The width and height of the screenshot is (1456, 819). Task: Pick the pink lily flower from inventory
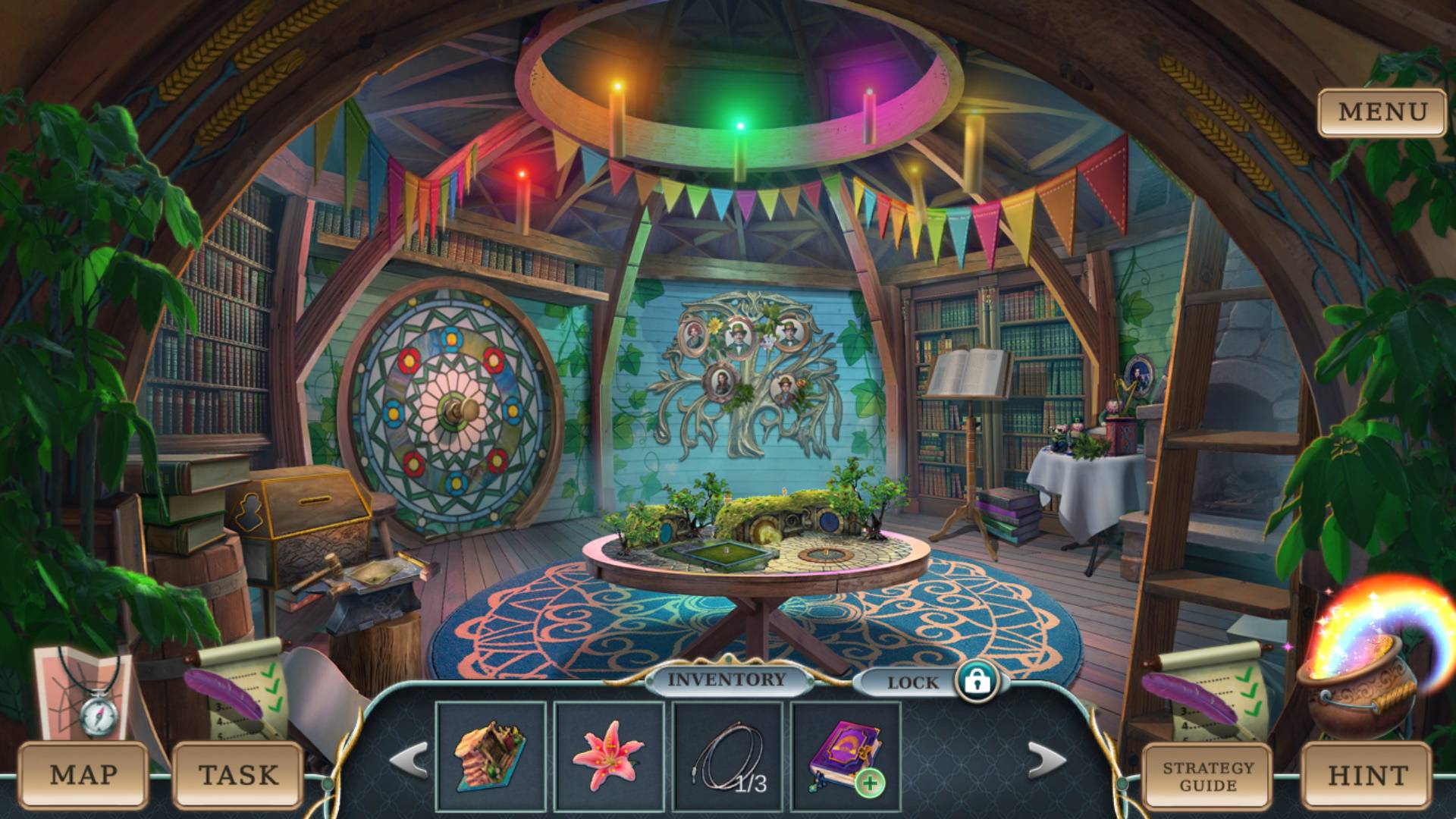click(x=608, y=756)
